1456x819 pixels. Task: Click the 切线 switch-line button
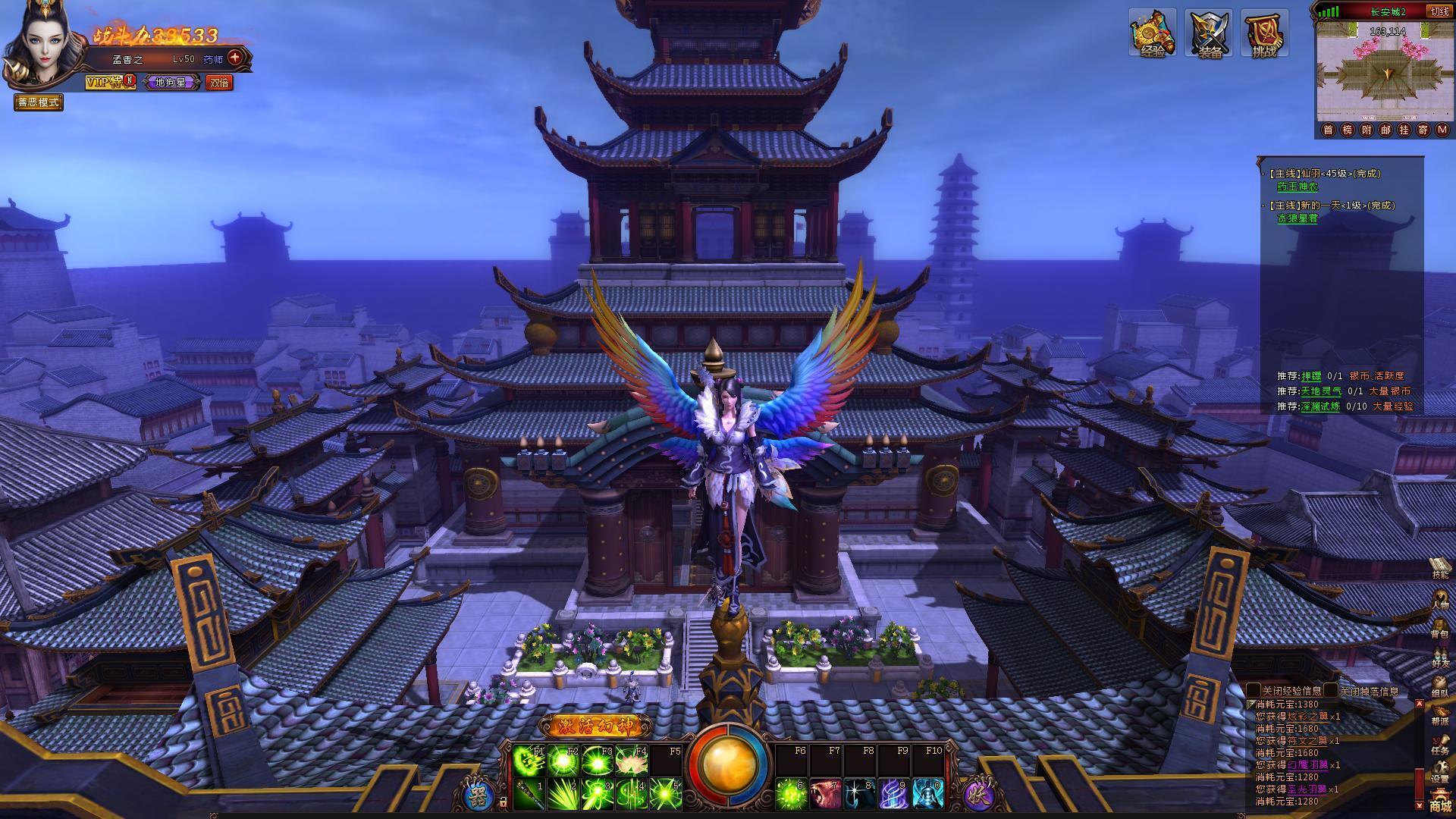(x=1439, y=11)
